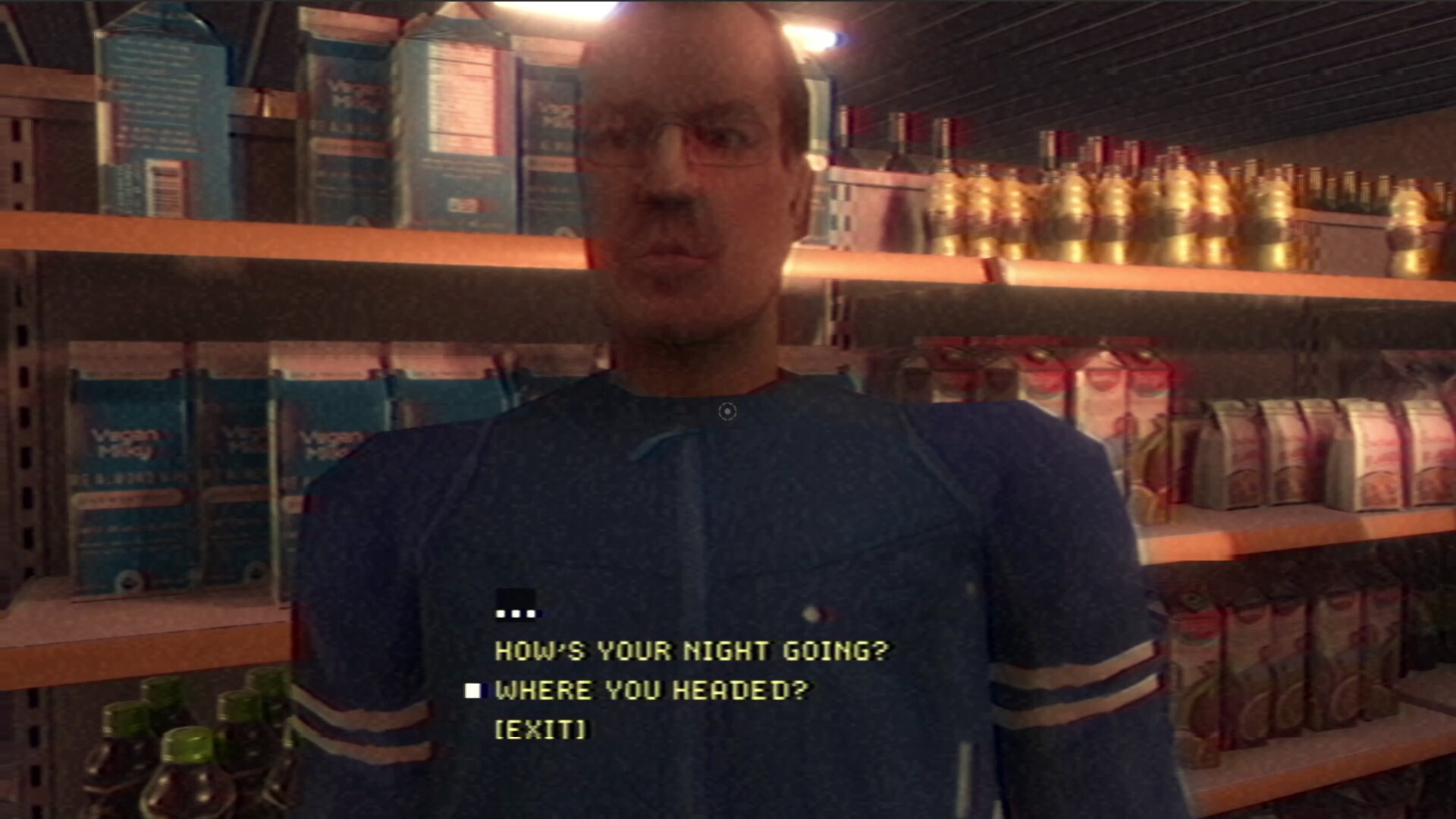This screenshot has width=1456, height=819.
Task: Select "WHERE YOU HEADED?" dialogue option
Action: coord(652,690)
